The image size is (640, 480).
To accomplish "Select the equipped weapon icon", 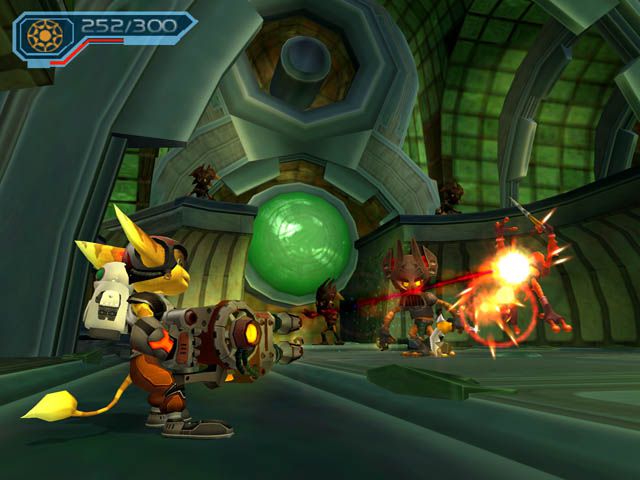I will [45, 36].
